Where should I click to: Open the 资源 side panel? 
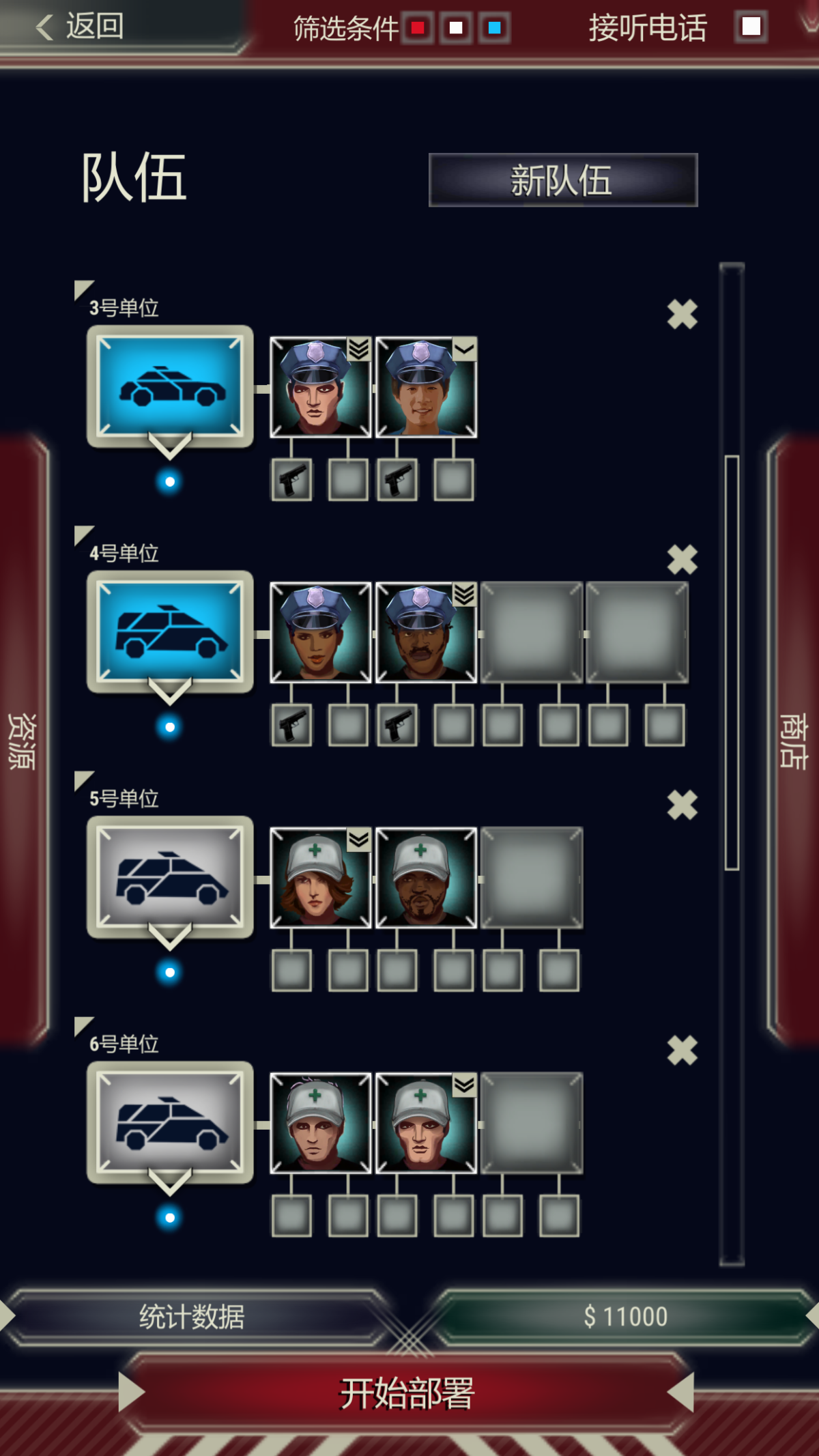(x=22, y=741)
